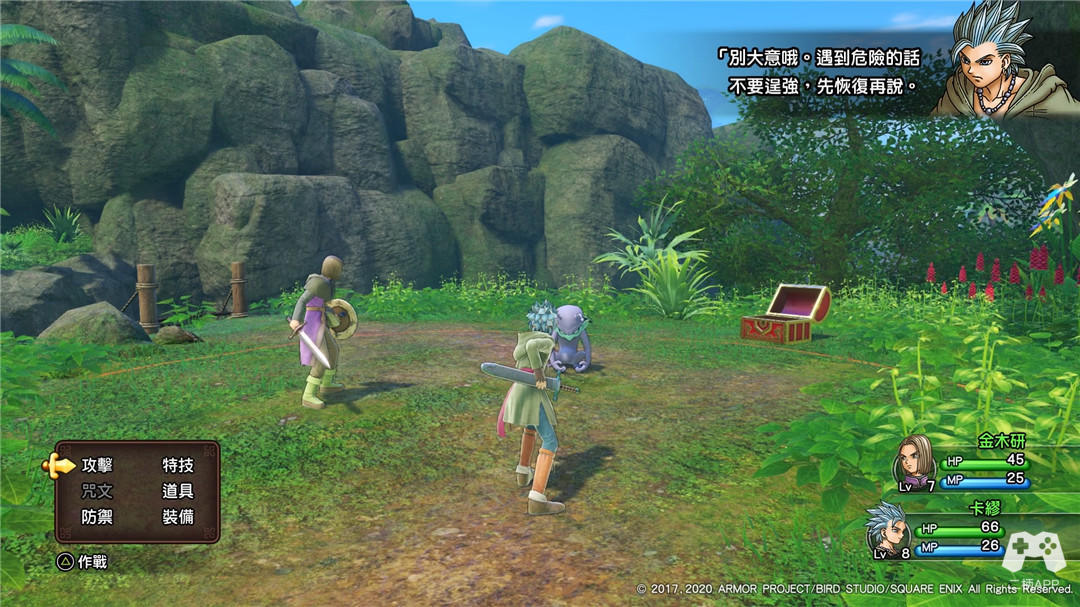This screenshot has width=1080, height=607.
Task: Select the 防禦 defend command
Action: pyautogui.click(x=98, y=517)
